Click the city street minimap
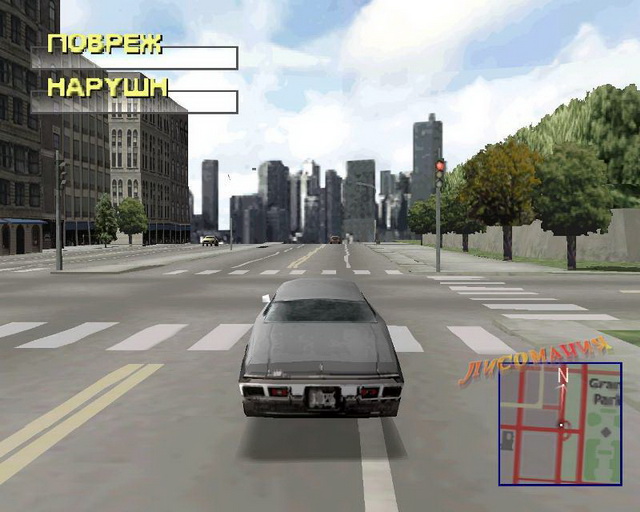The width and height of the screenshot is (640, 512). (x=560, y=423)
